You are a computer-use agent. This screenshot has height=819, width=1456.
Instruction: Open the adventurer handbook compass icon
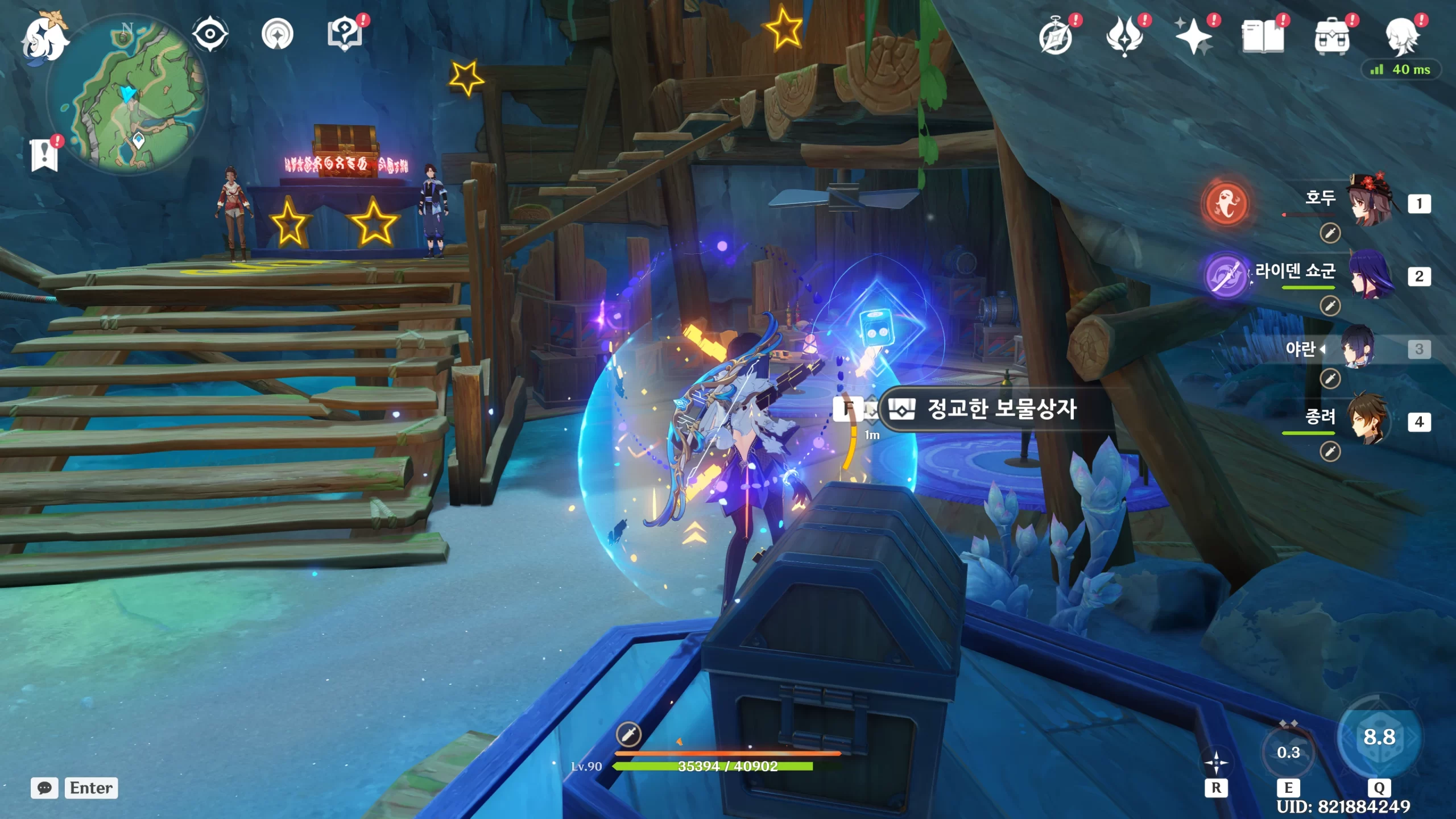point(1056,38)
